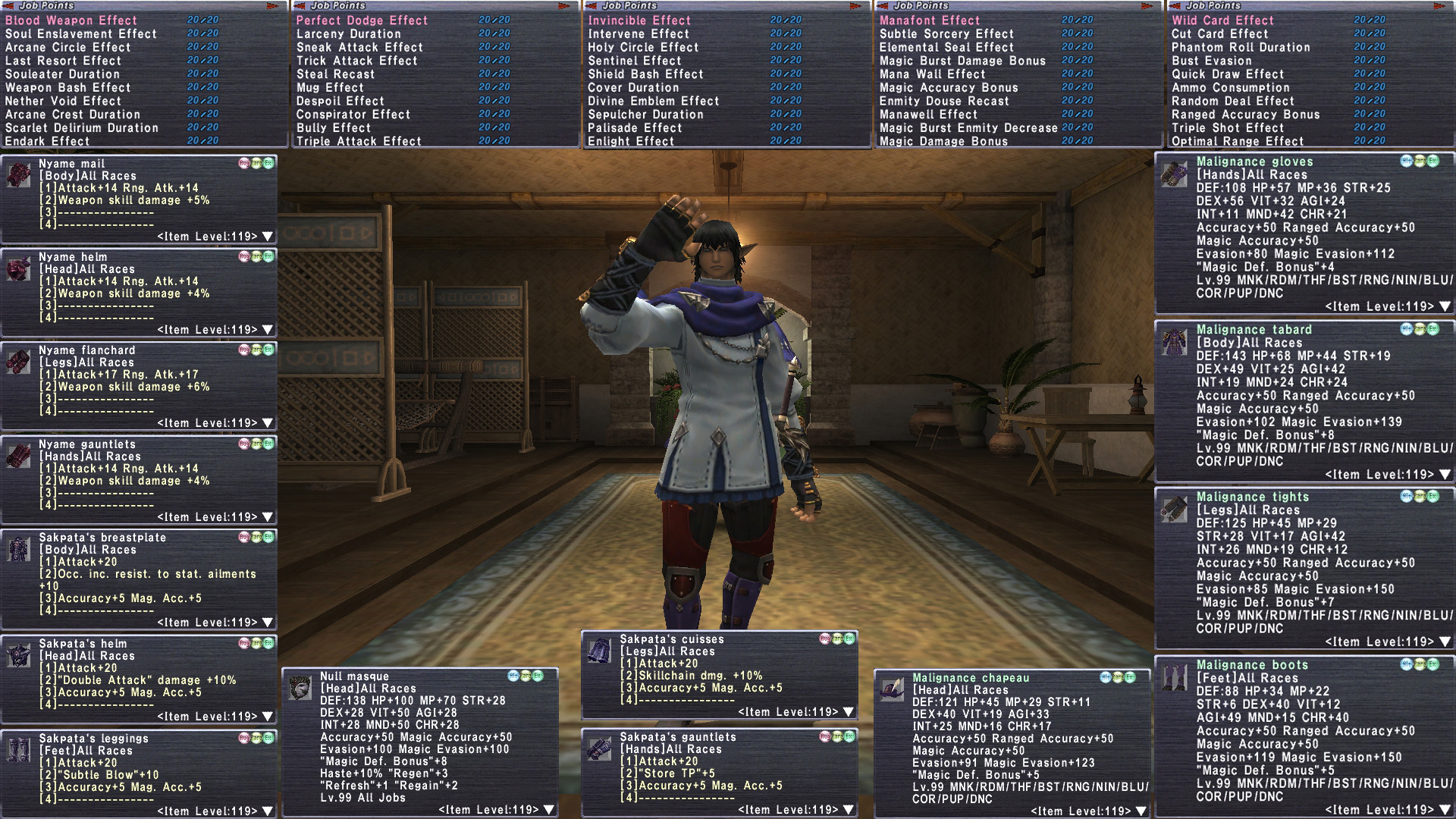The height and width of the screenshot is (819, 1456).
Task: Click the Nyame mail item icon
Action: 18,175
